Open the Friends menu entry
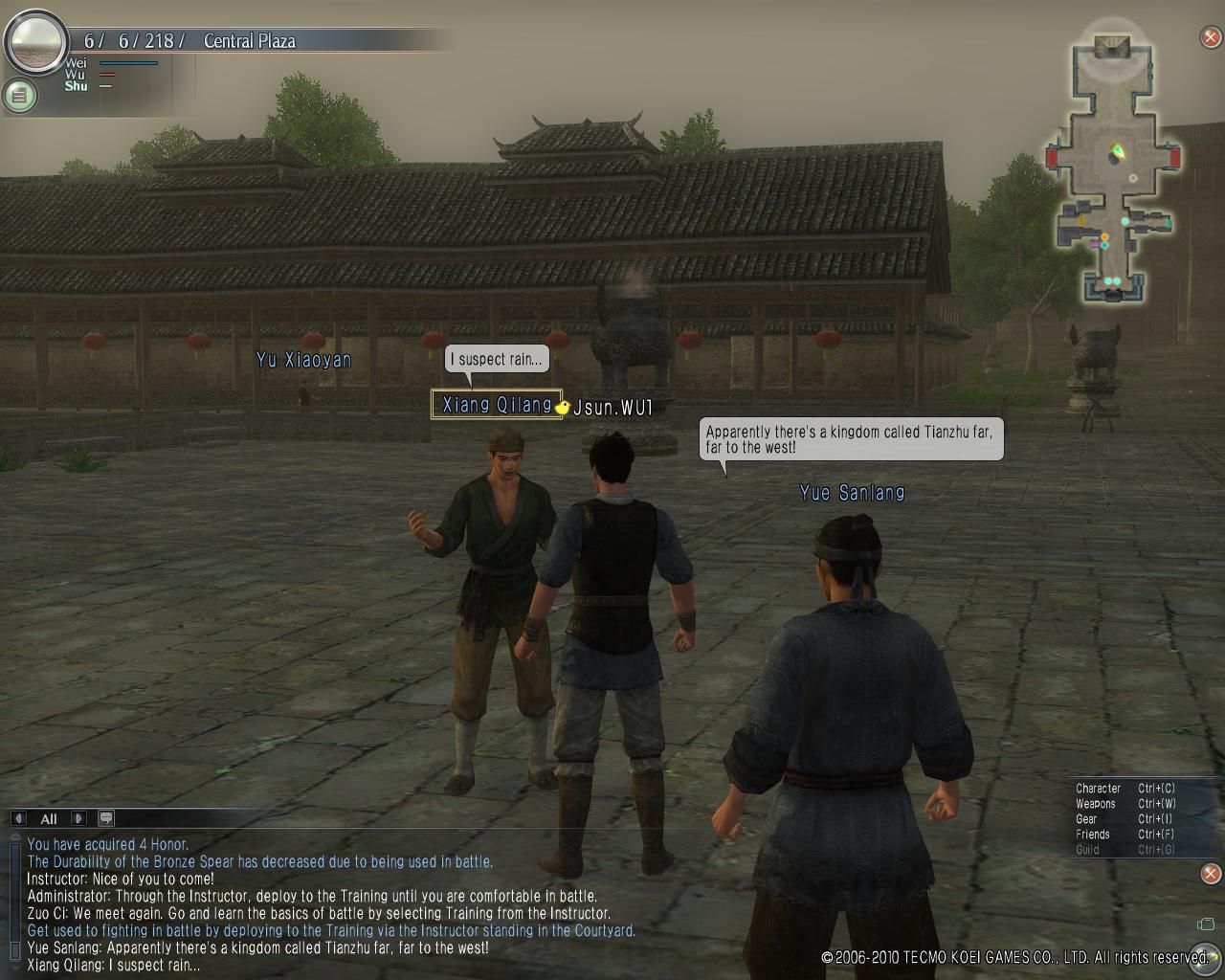 tap(1092, 835)
